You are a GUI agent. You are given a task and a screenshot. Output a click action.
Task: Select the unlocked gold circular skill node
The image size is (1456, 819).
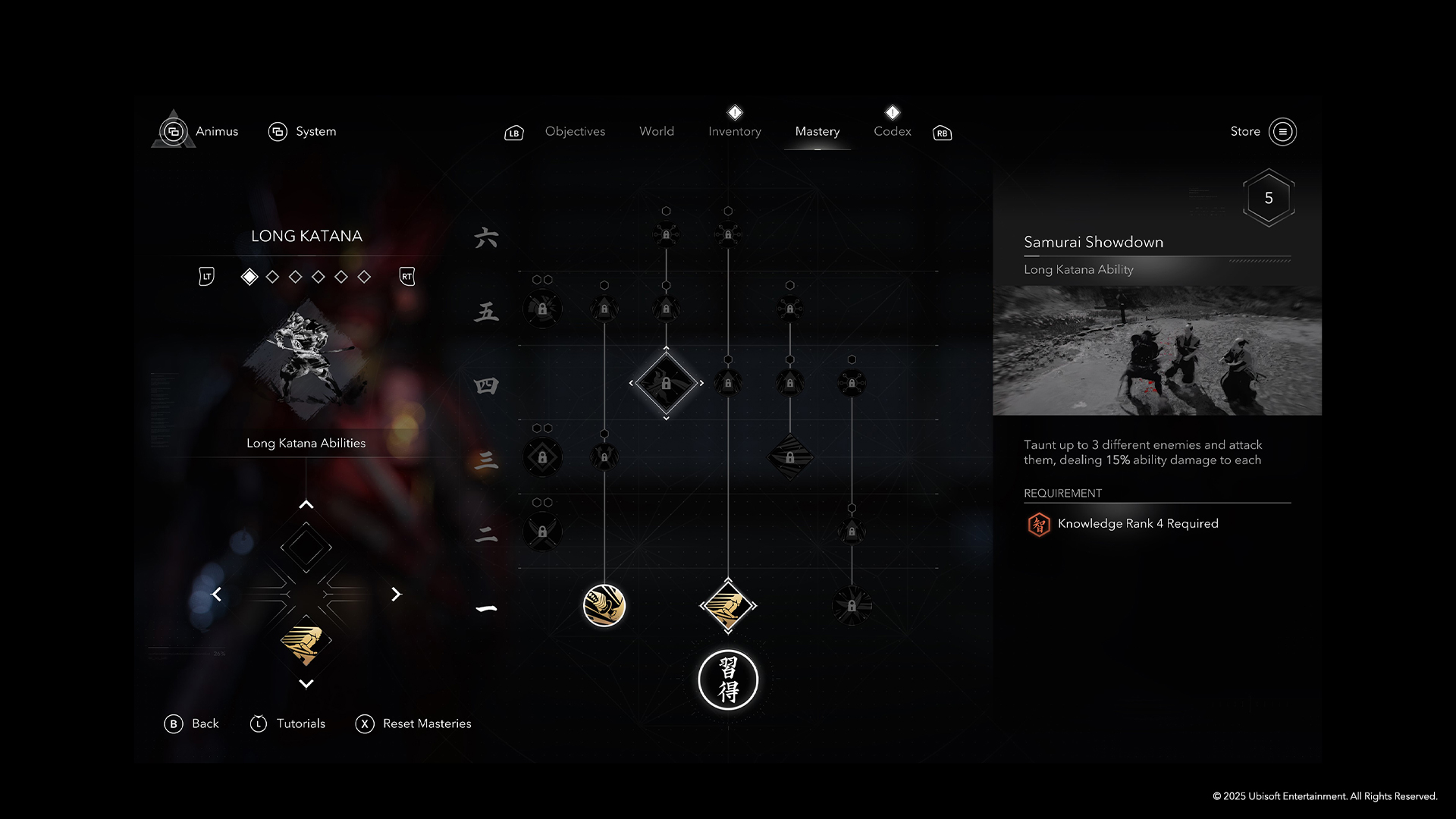point(604,605)
